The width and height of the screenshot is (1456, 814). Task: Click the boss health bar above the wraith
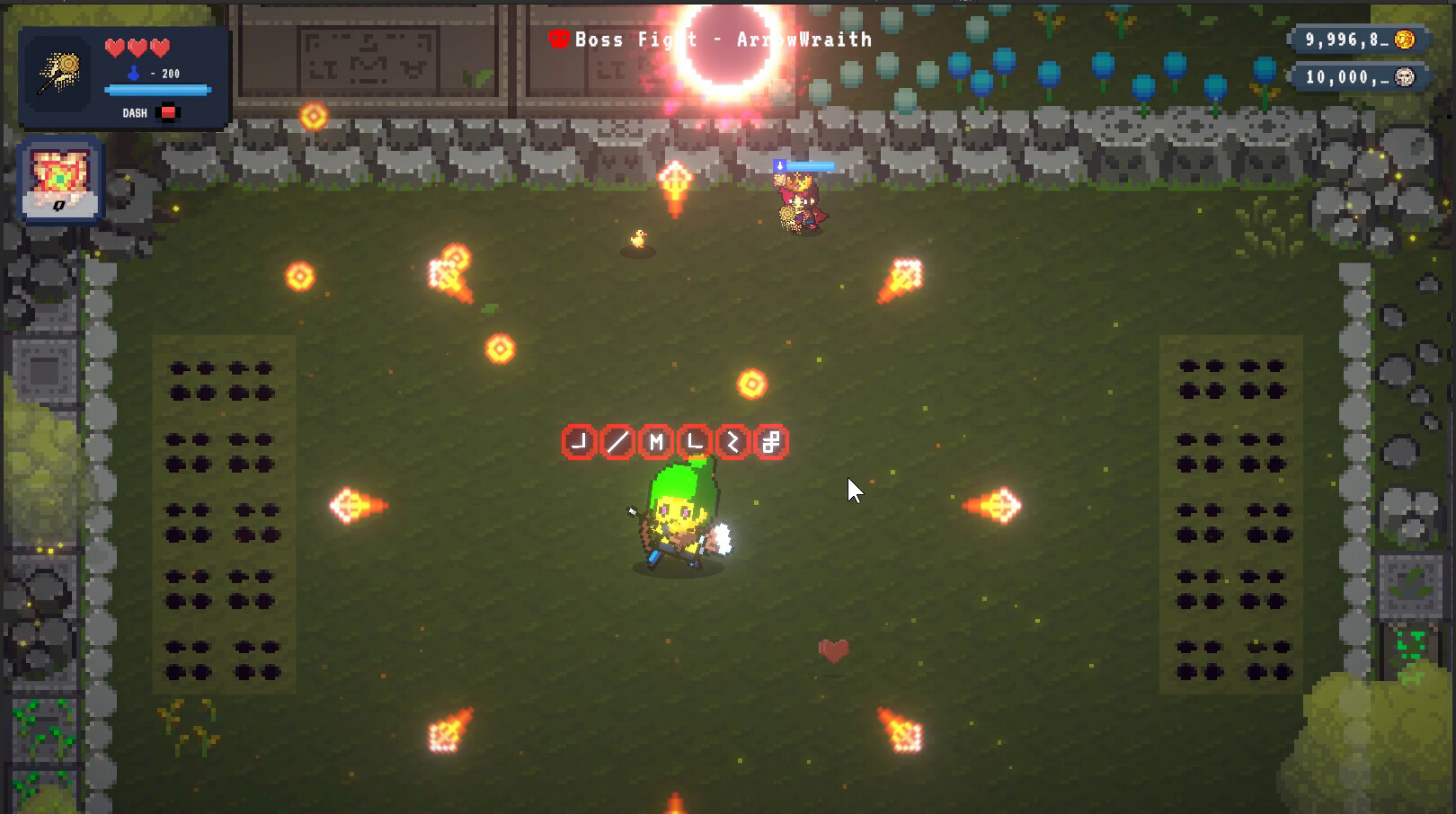pyautogui.click(x=803, y=164)
